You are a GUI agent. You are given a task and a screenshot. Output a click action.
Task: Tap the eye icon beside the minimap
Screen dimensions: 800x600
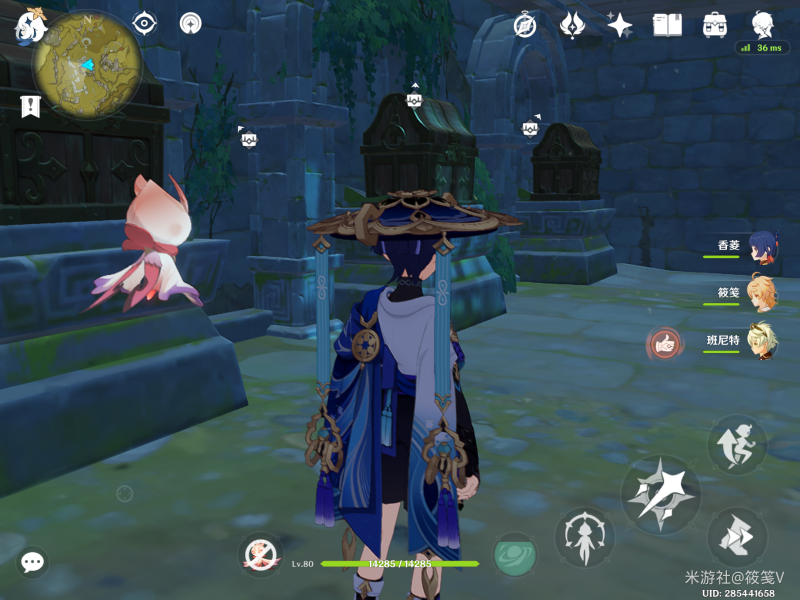[145, 23]
